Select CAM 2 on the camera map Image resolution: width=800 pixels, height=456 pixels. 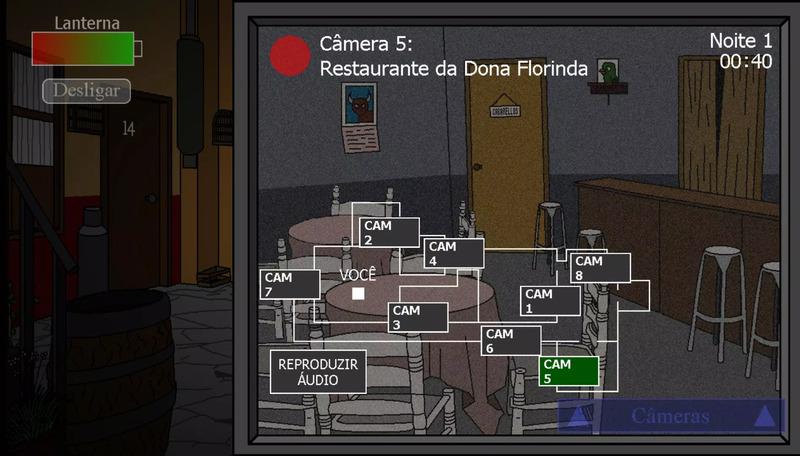point(389,233)
